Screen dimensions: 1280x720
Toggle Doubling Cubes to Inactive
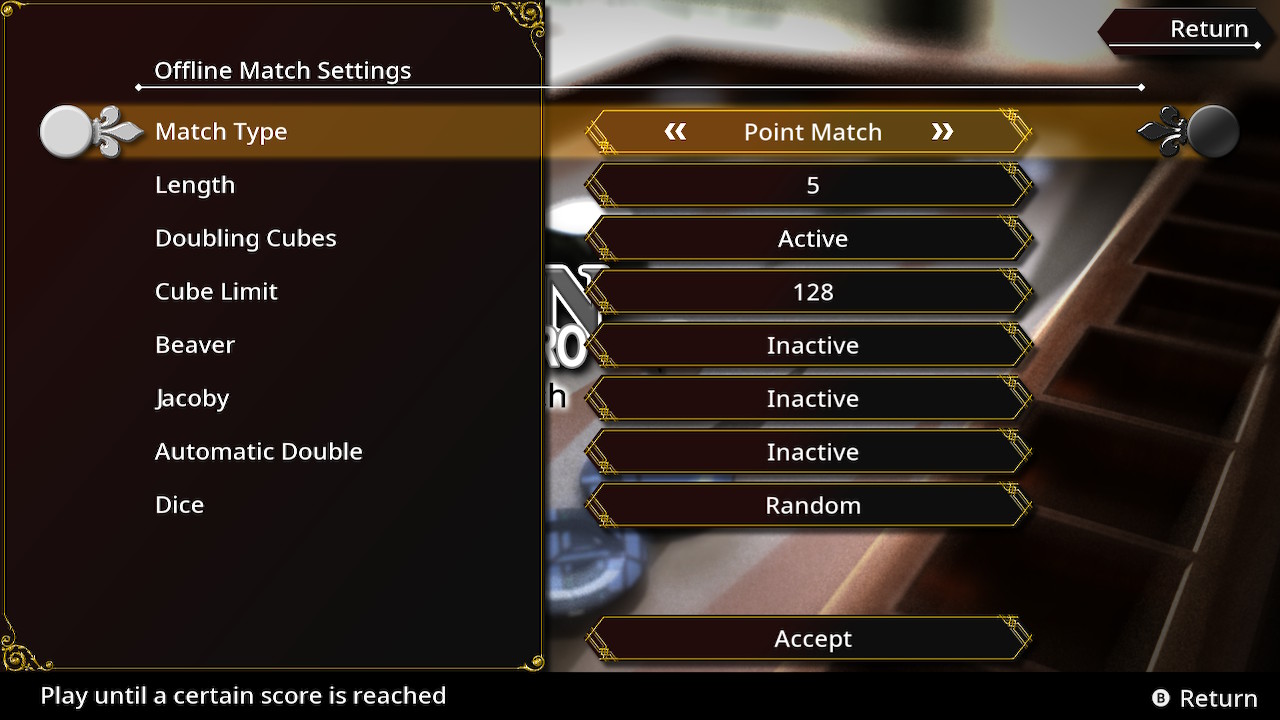tap(813, 238)
